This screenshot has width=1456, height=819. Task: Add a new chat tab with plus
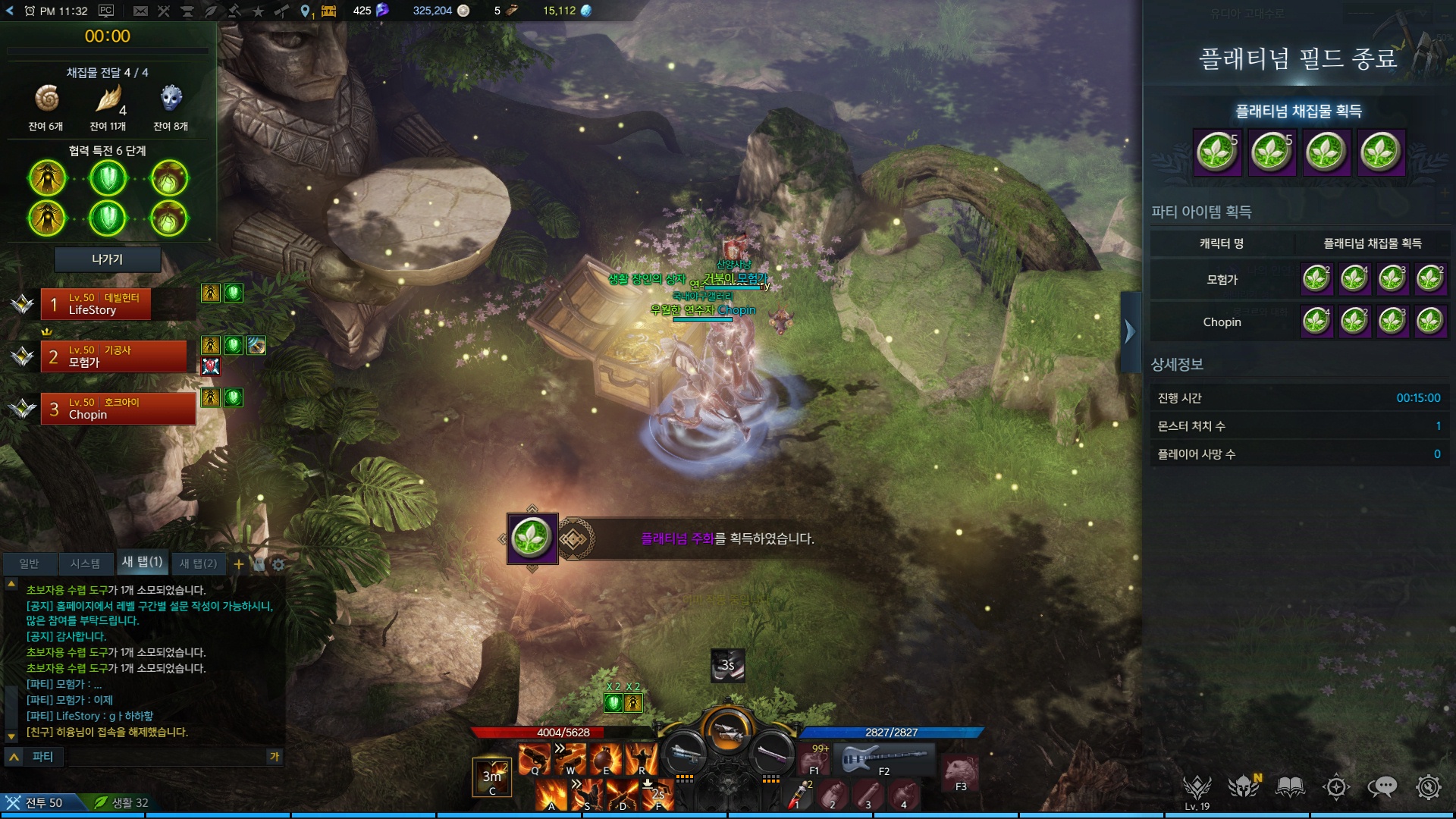coord(239,563)
